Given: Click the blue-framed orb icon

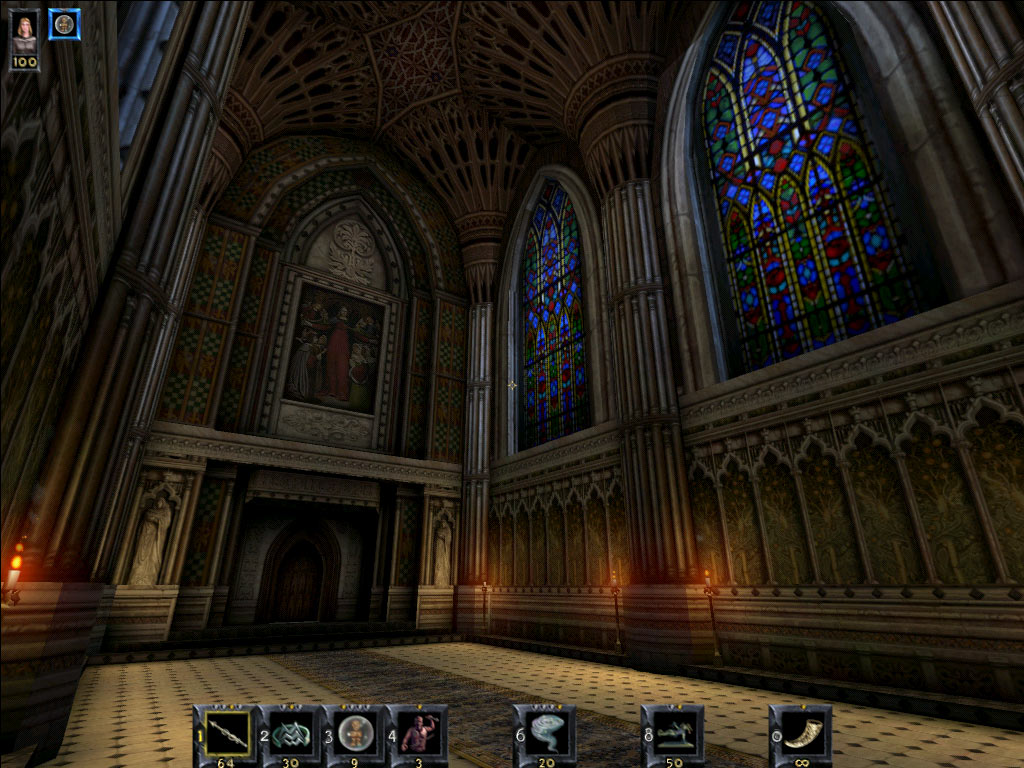Looking at the screenshot, I should pyautogui.click(x=64, y=25).
